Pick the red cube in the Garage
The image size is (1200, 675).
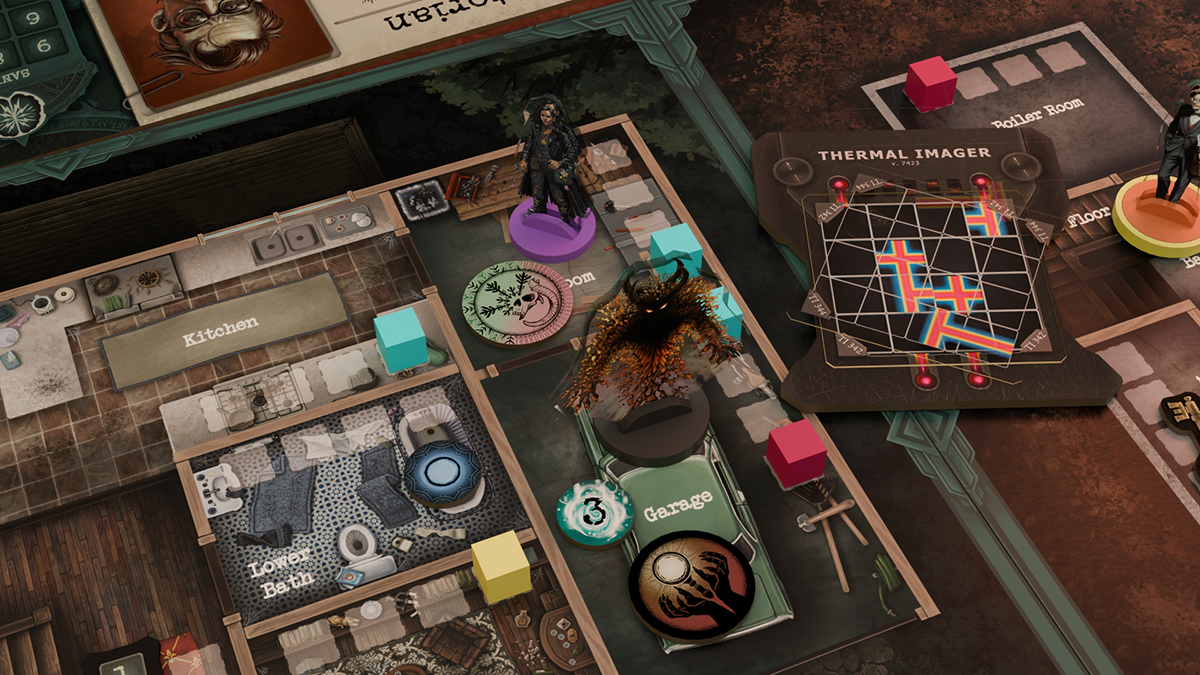click(796, 452)
